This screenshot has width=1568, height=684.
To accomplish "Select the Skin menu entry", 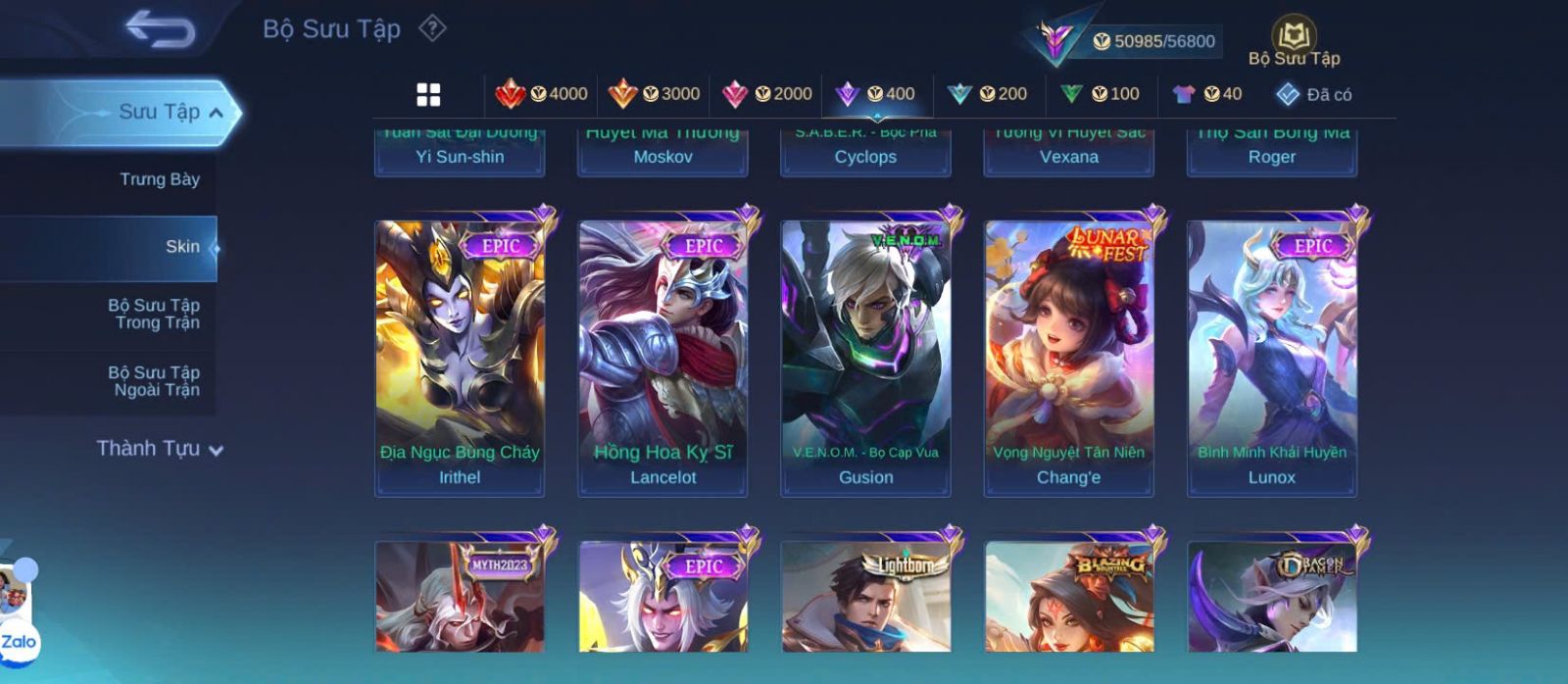I will 181,247.
